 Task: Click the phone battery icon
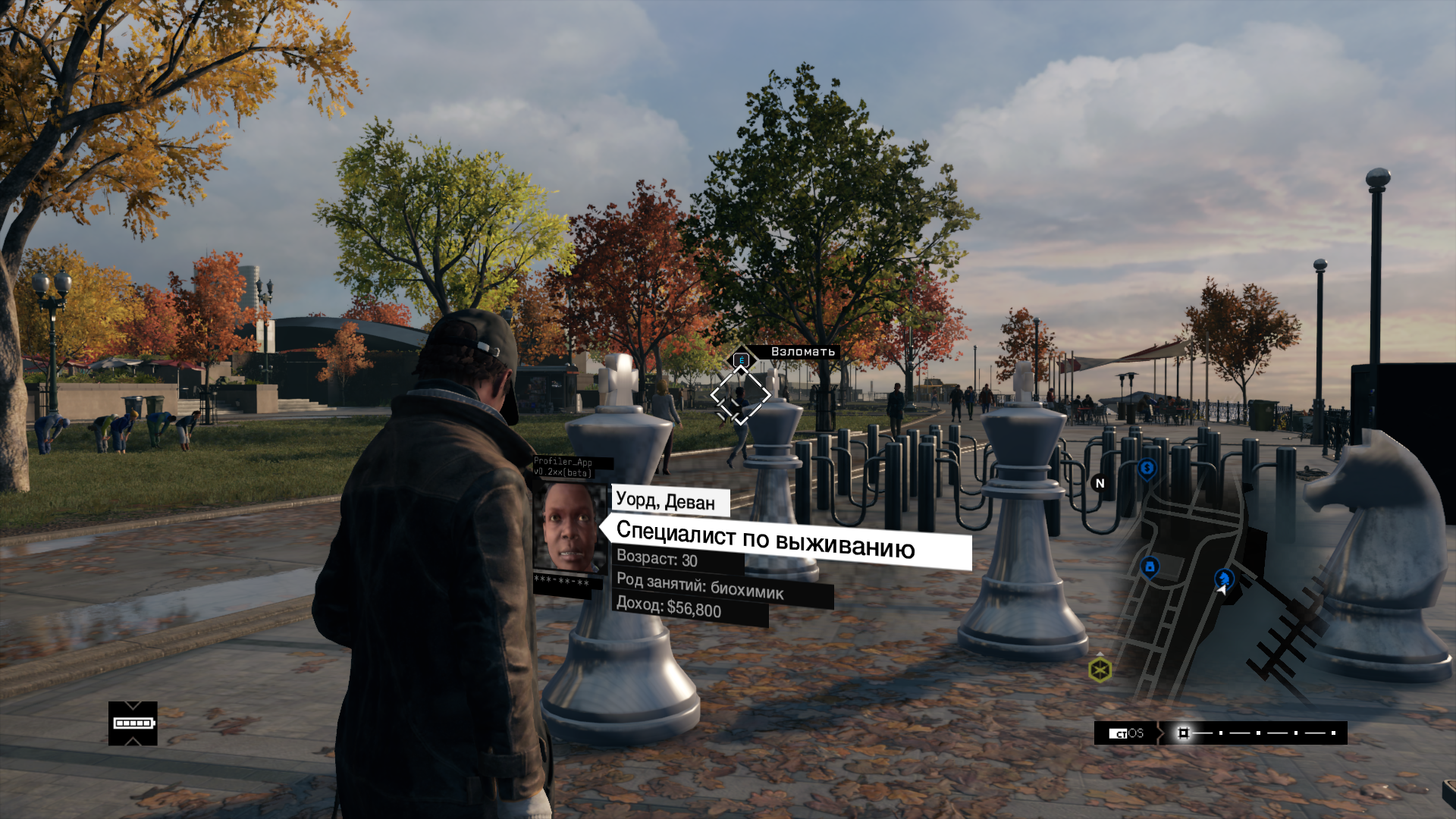pyautogui.click(x=133, y=723)
